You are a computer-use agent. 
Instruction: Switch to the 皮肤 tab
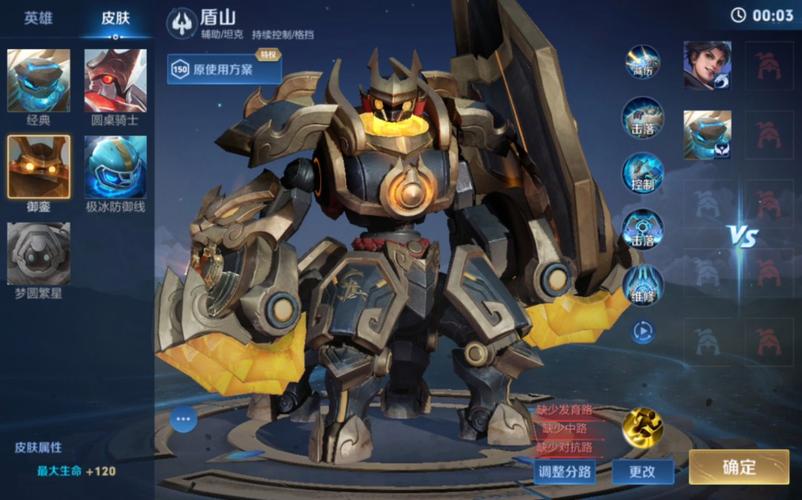tap(115, 17)
